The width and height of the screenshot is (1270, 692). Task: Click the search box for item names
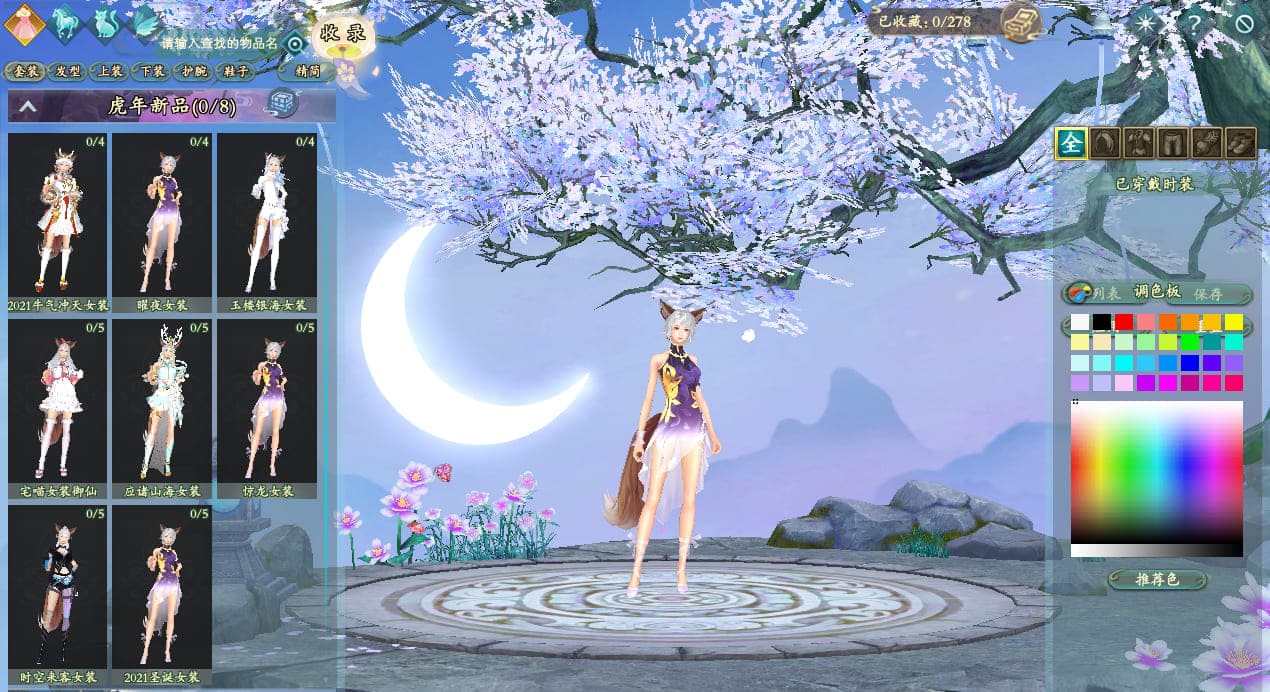click(218, 43)
